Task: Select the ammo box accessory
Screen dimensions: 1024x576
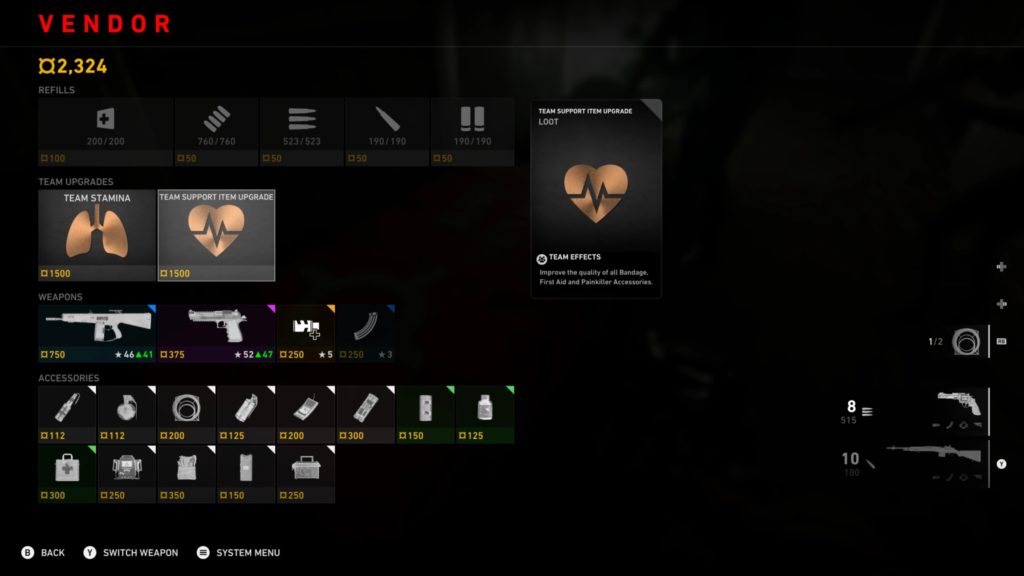Action: 305,473
